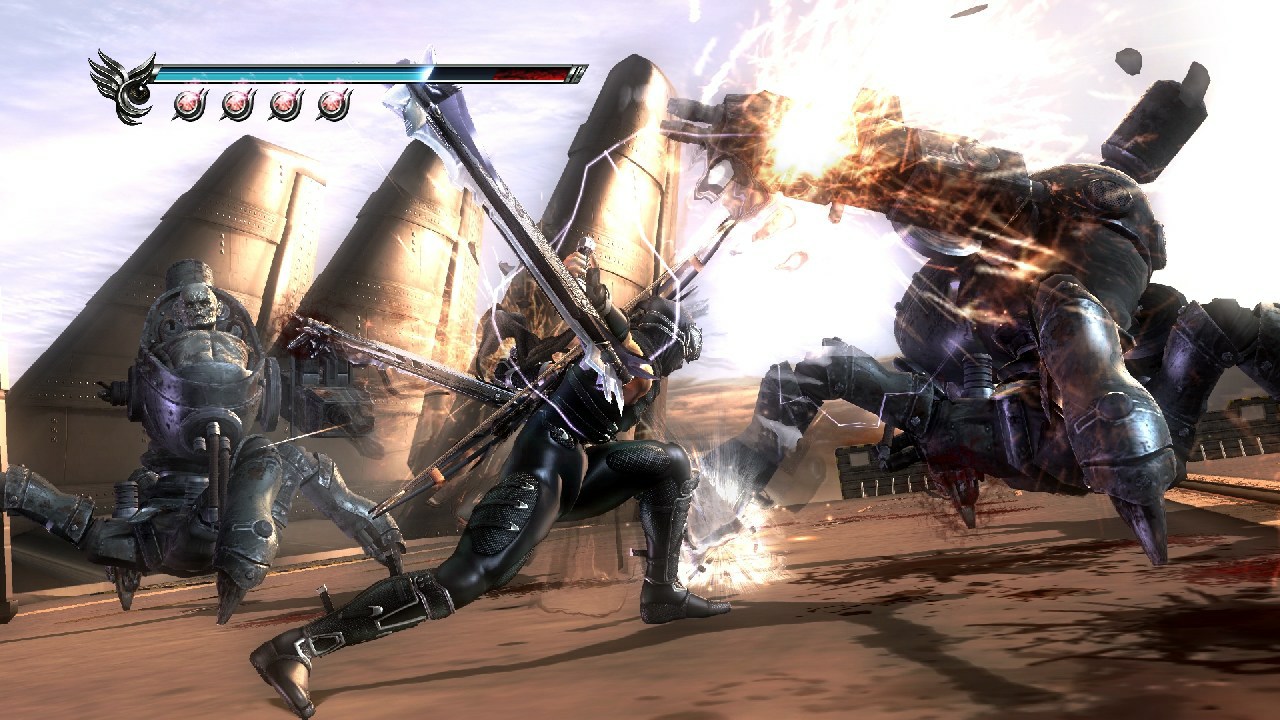Click the second red Ninpo orb
1280x720 pixels.
[x=236, y=103]
